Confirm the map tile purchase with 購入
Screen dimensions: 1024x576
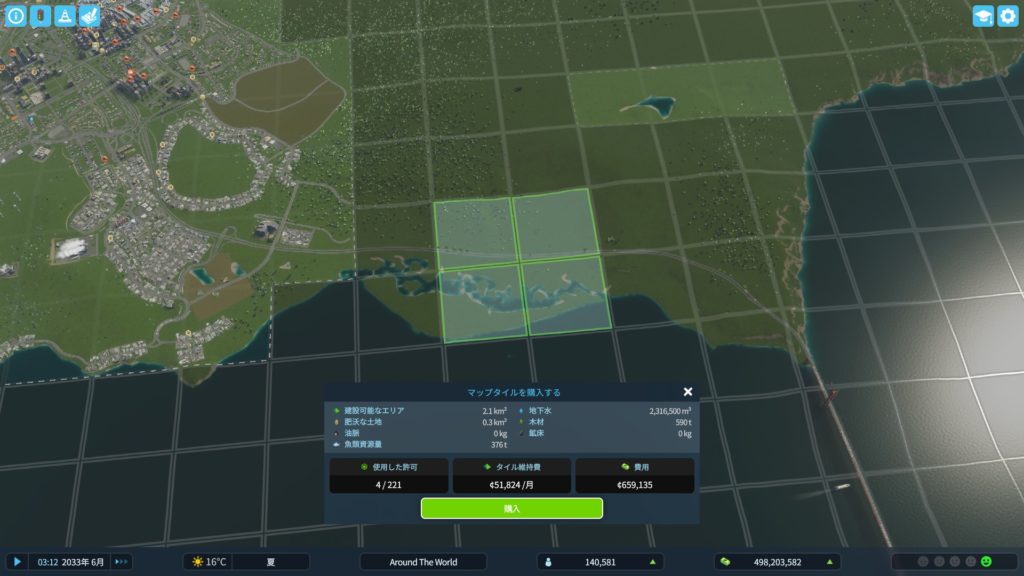(x=511, y=508)
